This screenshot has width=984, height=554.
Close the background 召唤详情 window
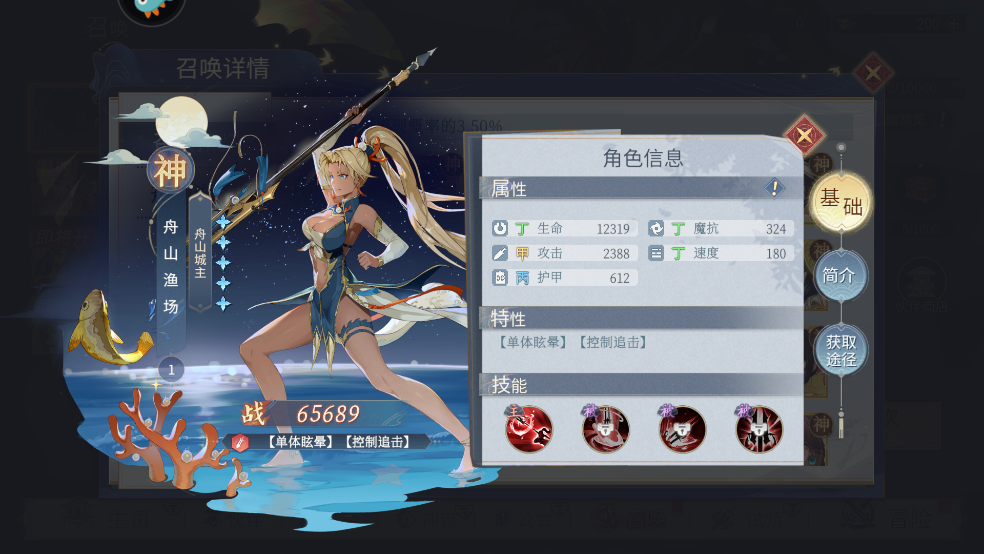(x=873, y=72)
